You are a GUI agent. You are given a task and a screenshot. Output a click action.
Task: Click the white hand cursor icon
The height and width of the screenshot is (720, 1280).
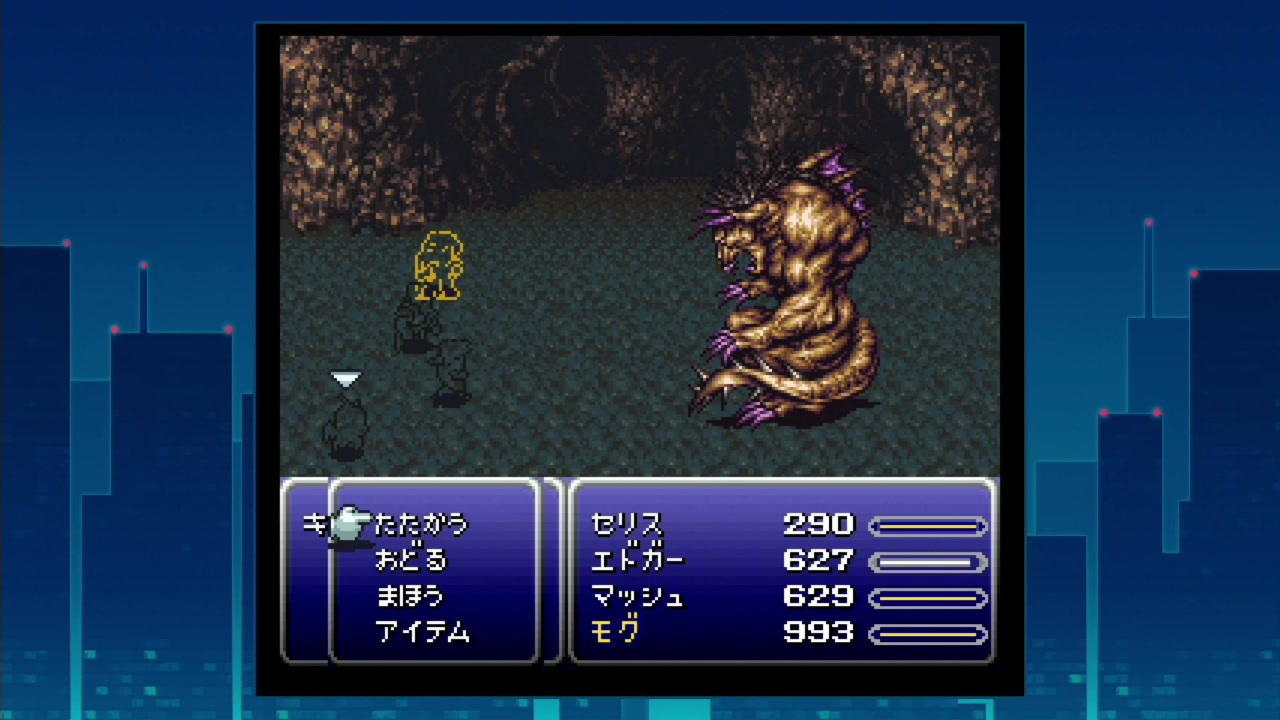pyautogui.click(x=349, y=522)
